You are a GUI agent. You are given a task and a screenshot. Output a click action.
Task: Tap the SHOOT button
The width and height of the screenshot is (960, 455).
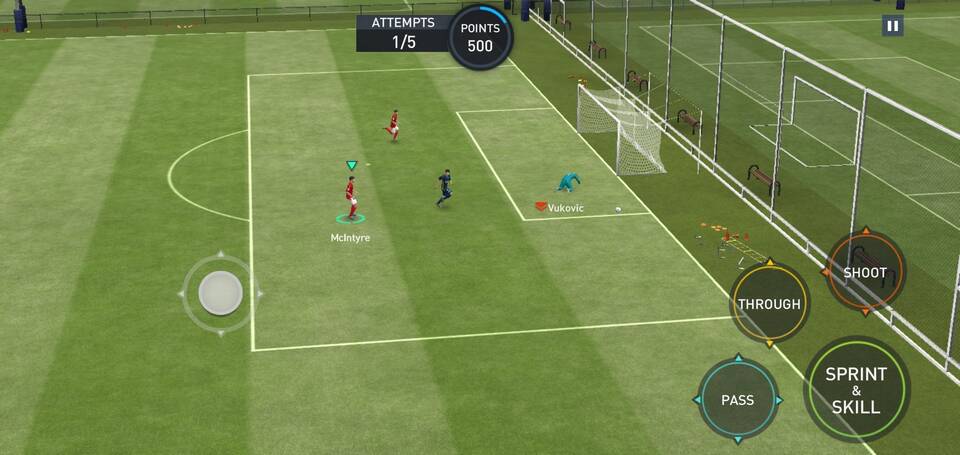(x=865, y=272)
